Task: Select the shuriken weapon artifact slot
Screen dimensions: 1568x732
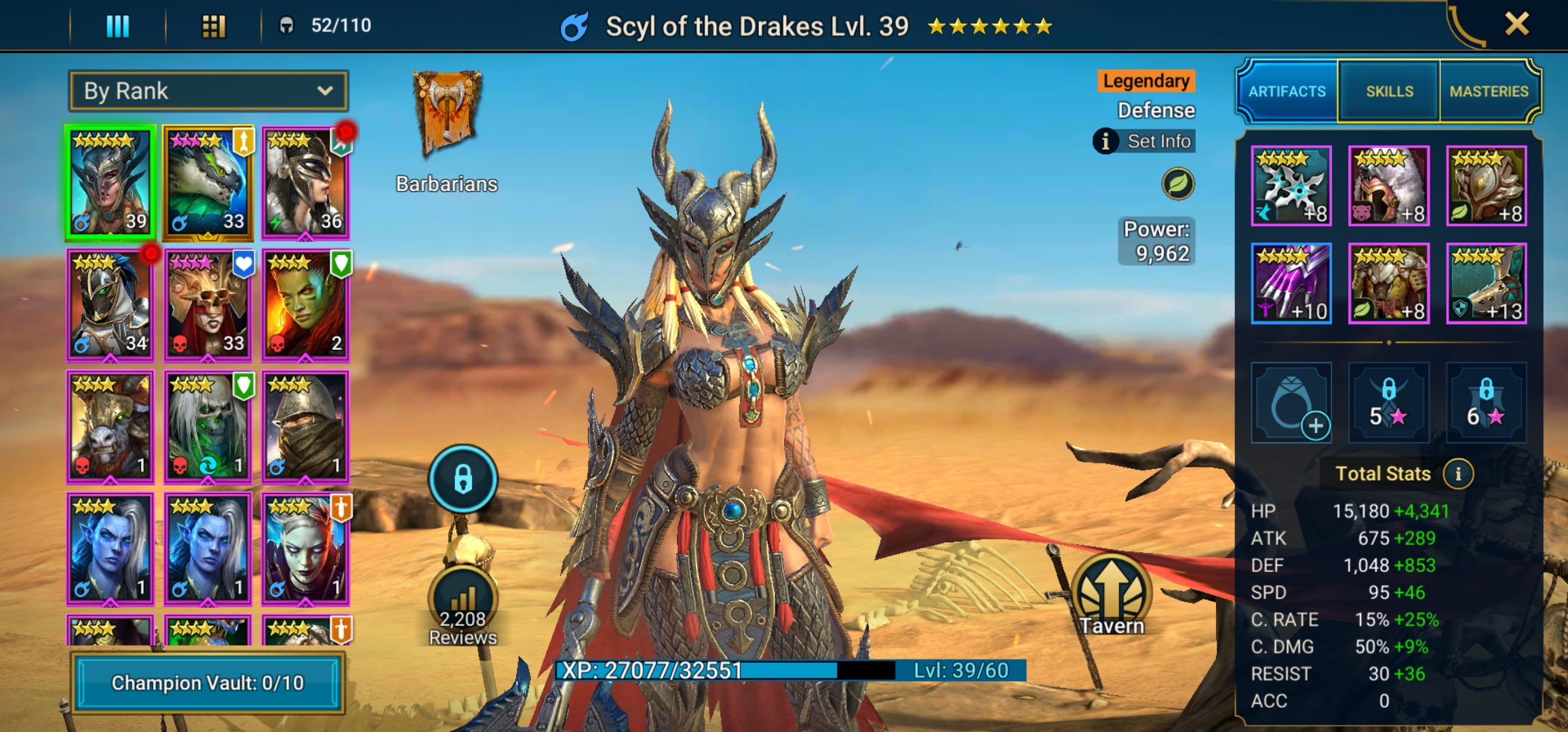Action: [1291, 186]
